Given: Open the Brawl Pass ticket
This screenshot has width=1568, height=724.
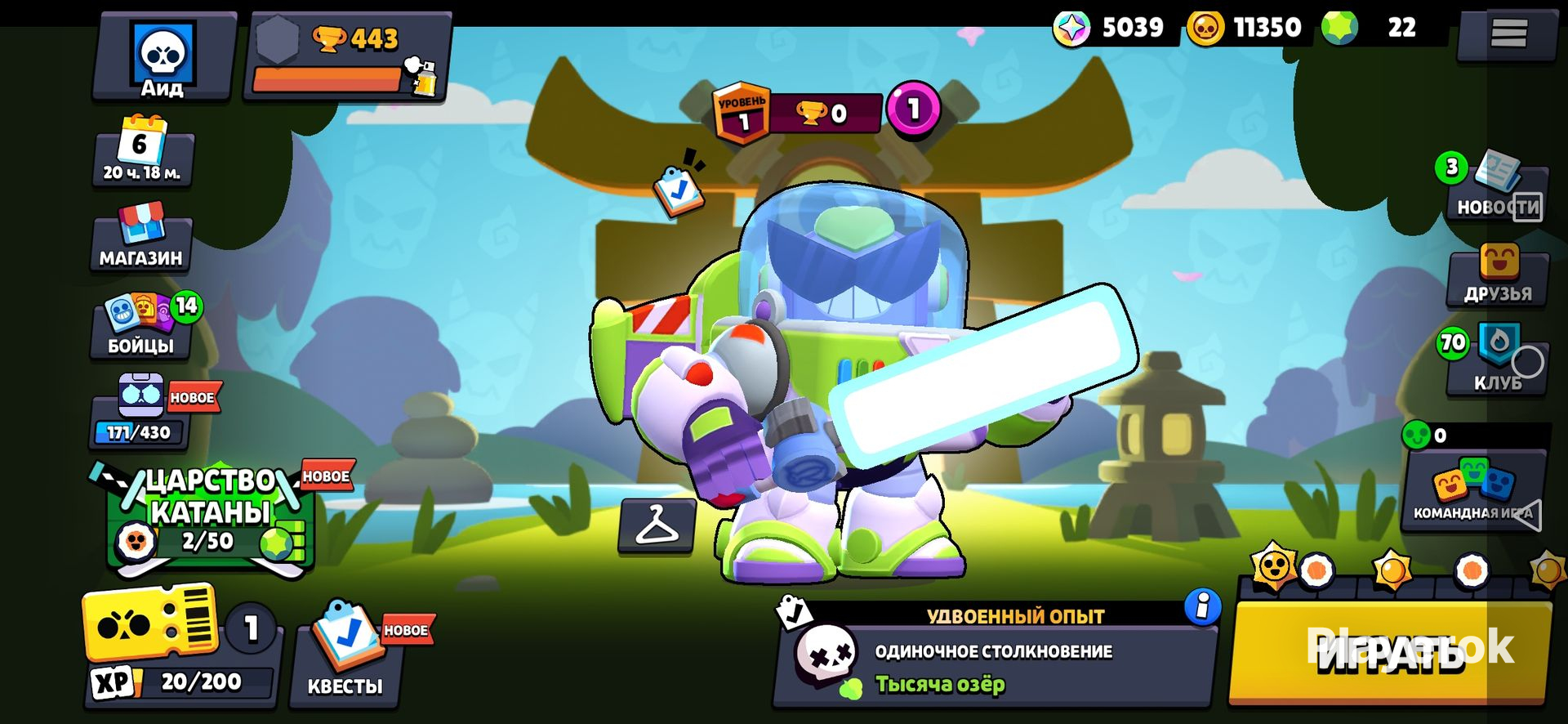Looking at the screenshot, I should [153, 626].
